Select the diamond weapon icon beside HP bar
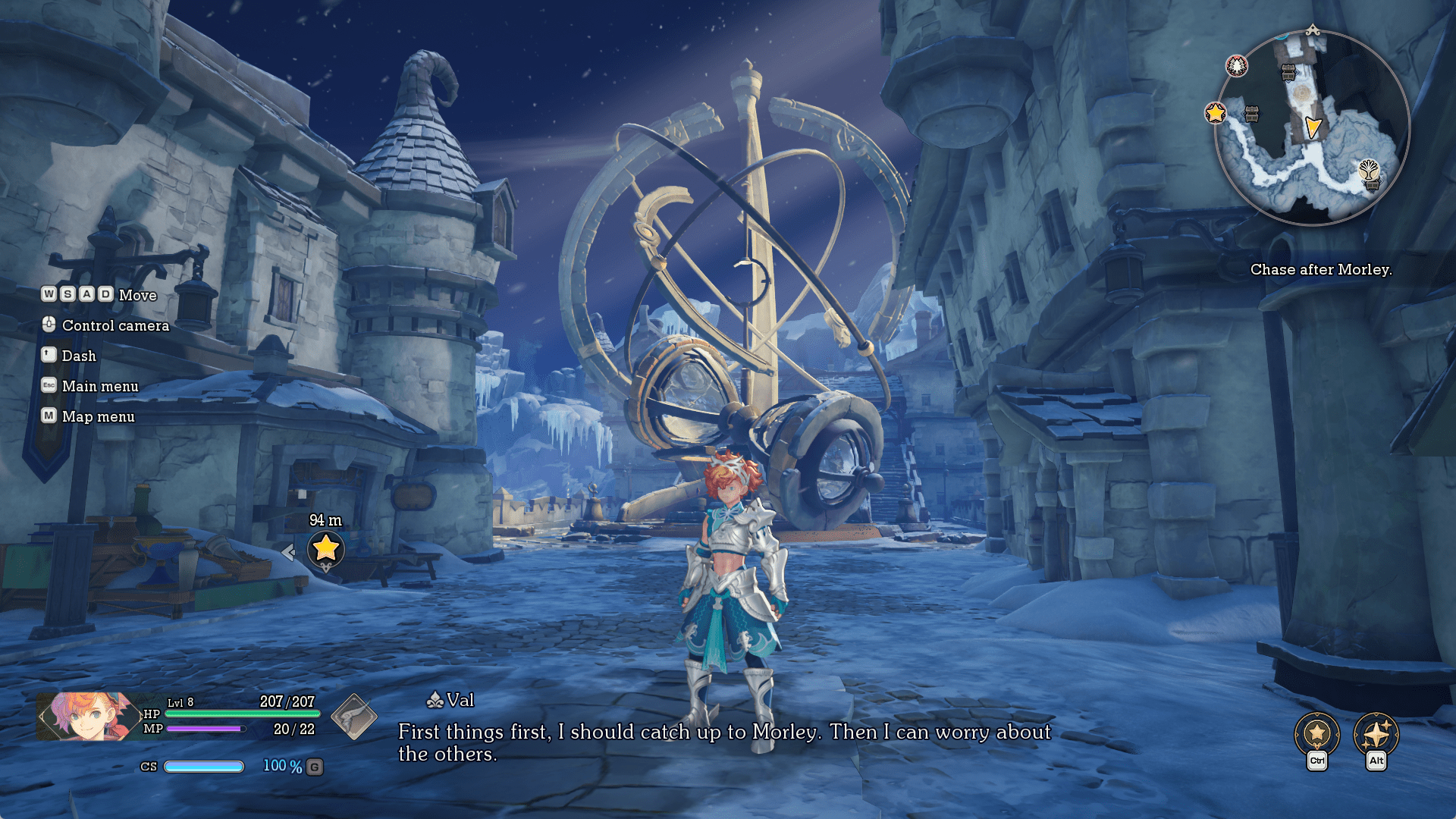 [x=354, y=717]
